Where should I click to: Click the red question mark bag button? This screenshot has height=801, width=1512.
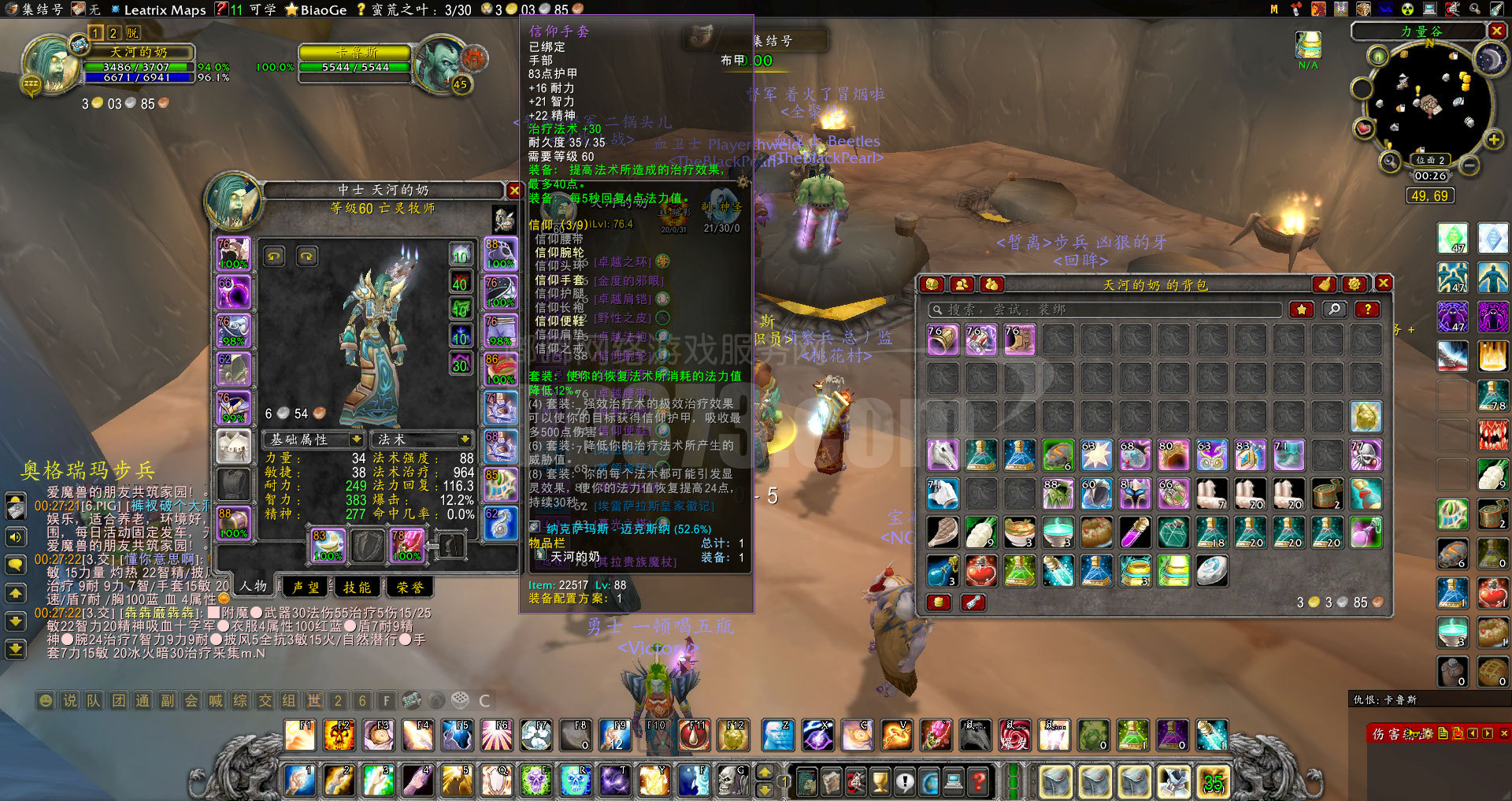click(x=1367, y=310)
